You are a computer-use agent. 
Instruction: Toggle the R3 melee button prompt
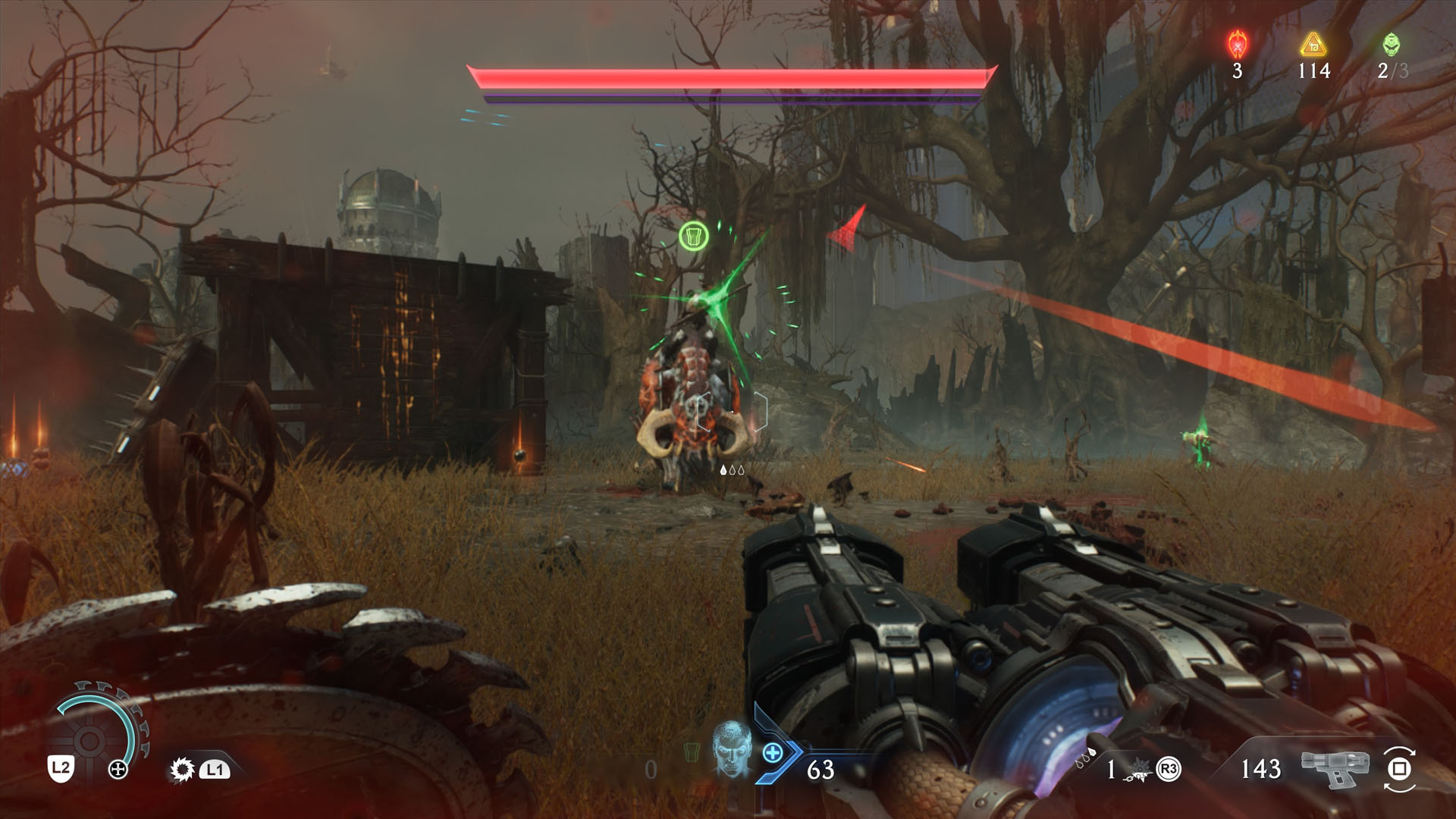[x=1169, y=767]
